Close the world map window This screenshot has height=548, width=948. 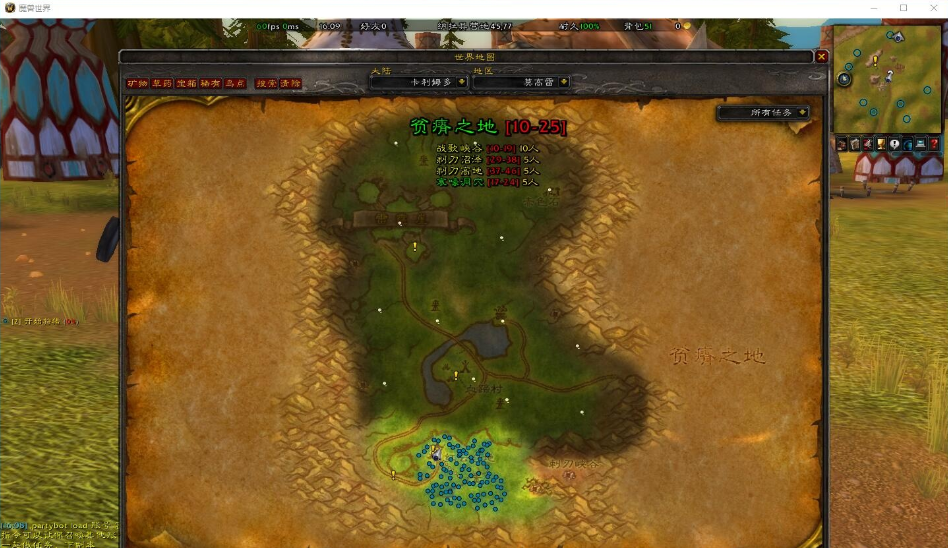pos(821,57)
